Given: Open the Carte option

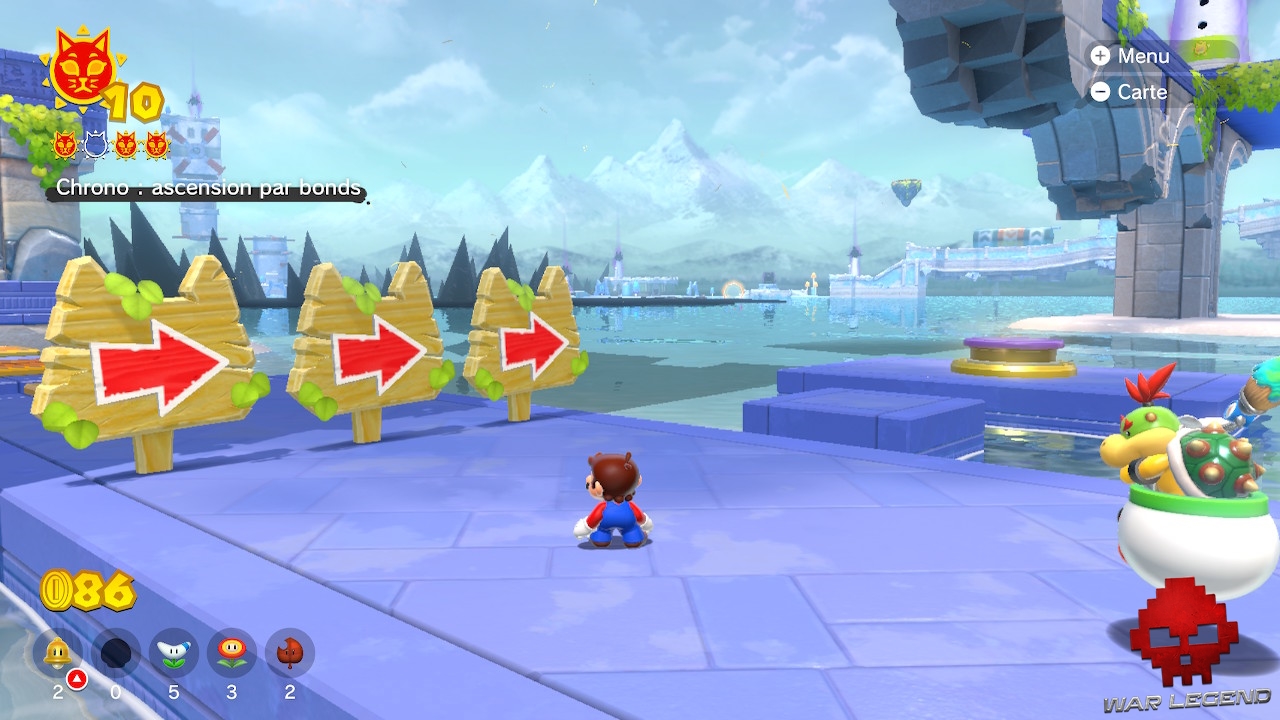Looking at the screenshot, I should coord(1143,91).
